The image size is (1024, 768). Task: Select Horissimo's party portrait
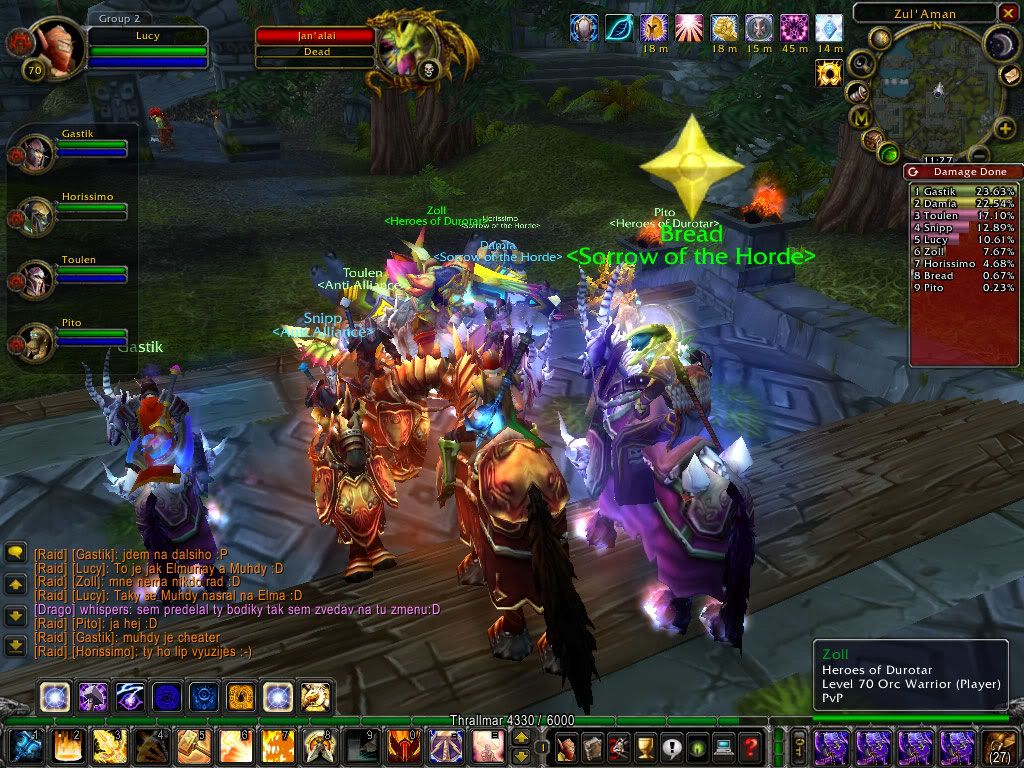(x=37, y=213)
